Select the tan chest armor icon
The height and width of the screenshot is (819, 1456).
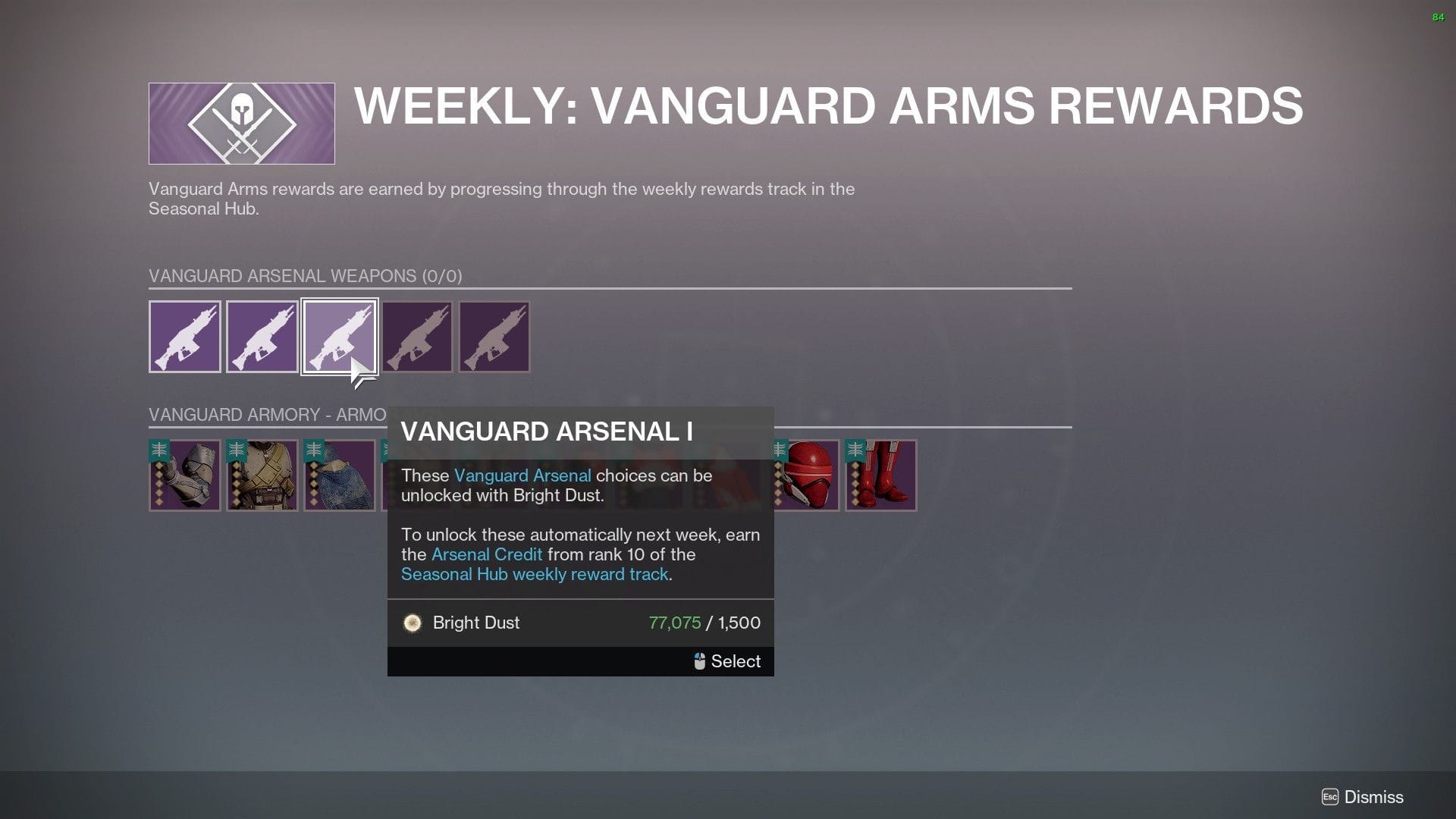tap(262, 475)
